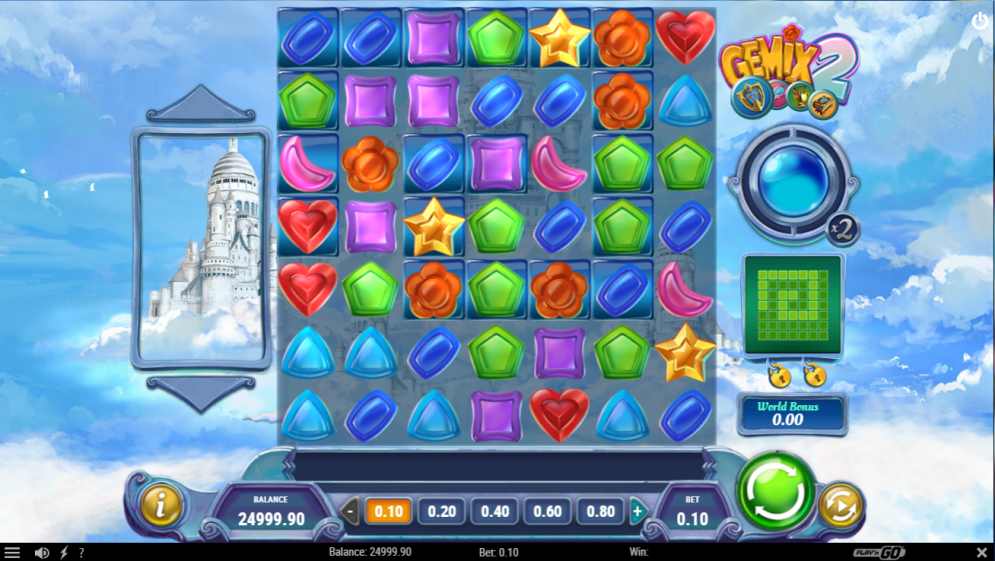Click the power button icon

[x=980, y=20]
